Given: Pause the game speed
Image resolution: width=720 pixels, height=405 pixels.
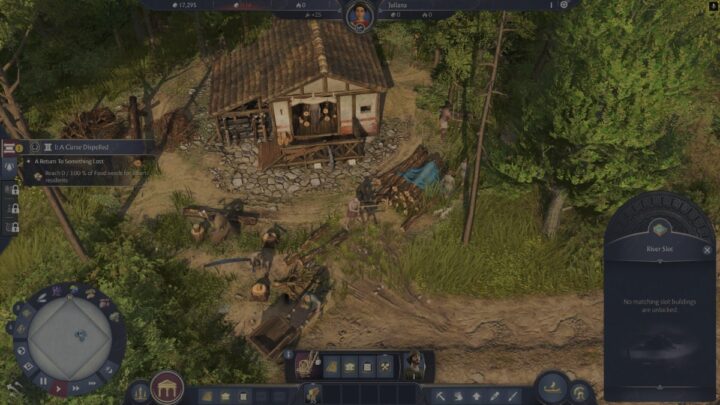Looking at the screenshot, I should tap(42, 381).
